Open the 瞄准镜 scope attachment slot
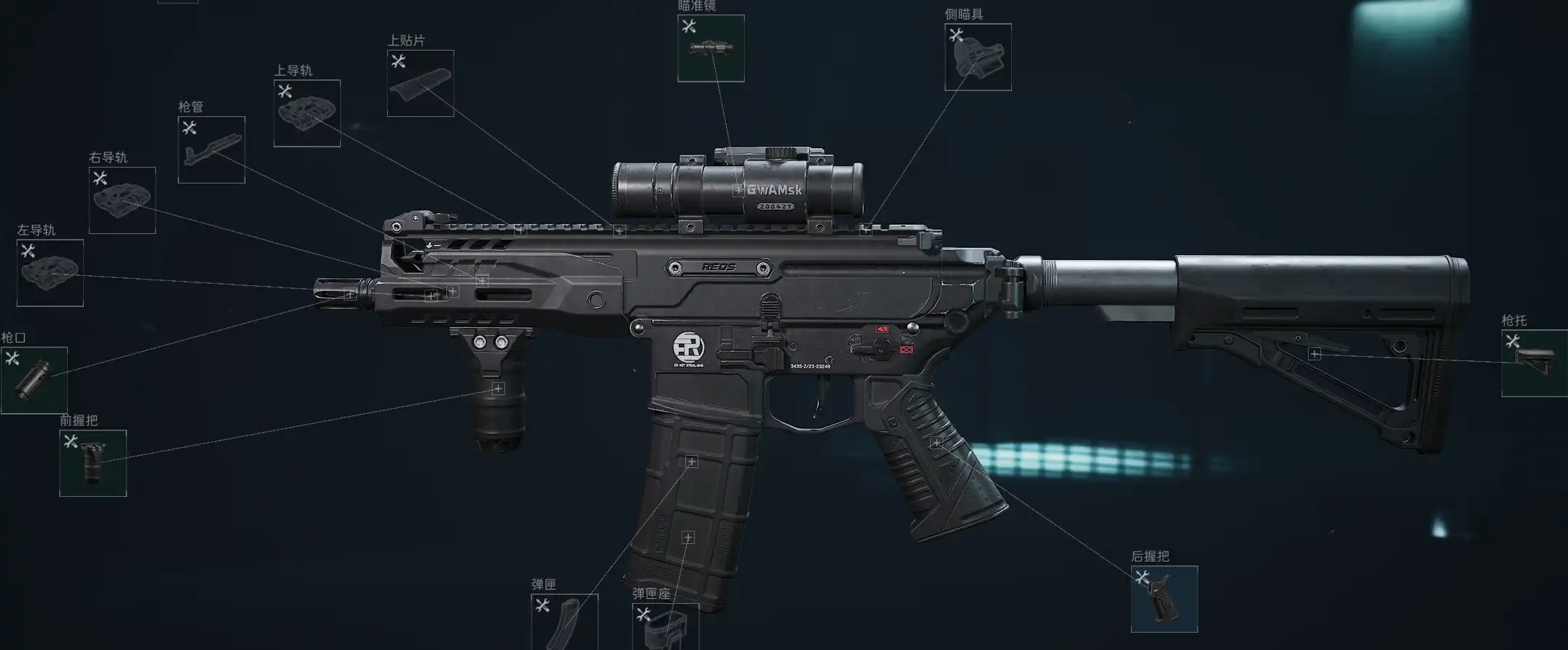The image size is (1568, 650). [x=711, y=48]
